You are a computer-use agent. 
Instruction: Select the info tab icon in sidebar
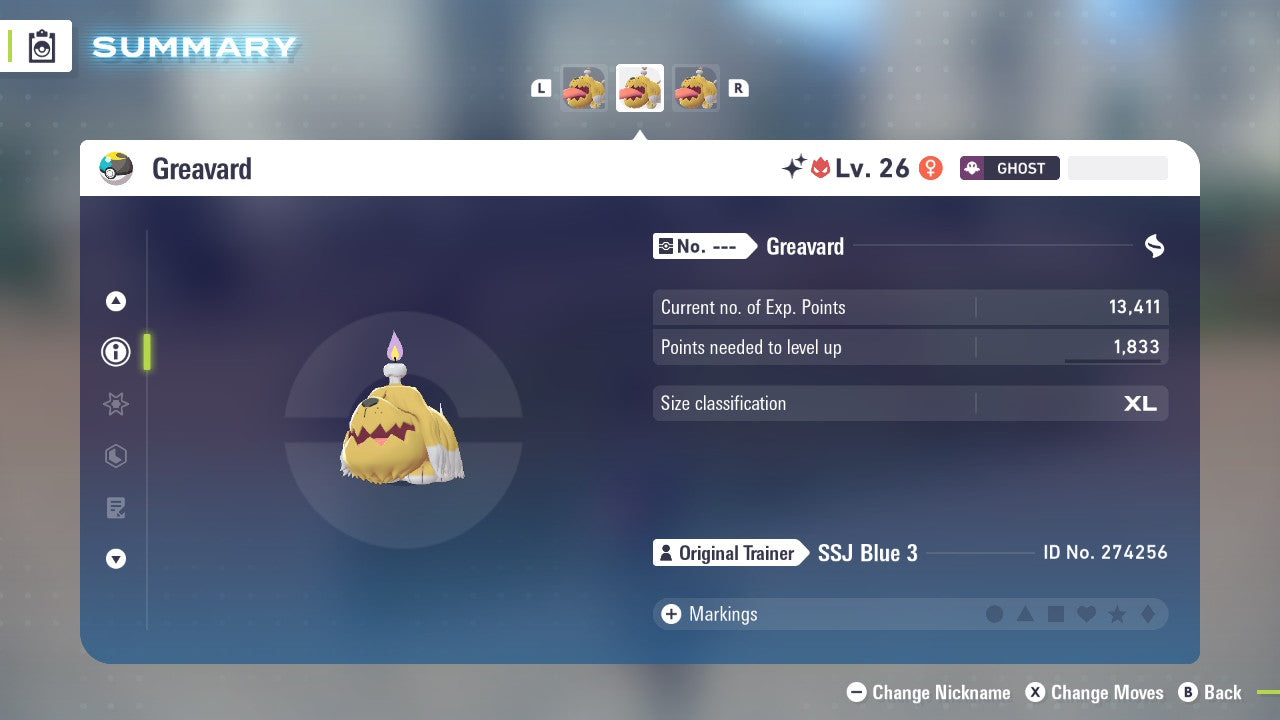point(115,352)
